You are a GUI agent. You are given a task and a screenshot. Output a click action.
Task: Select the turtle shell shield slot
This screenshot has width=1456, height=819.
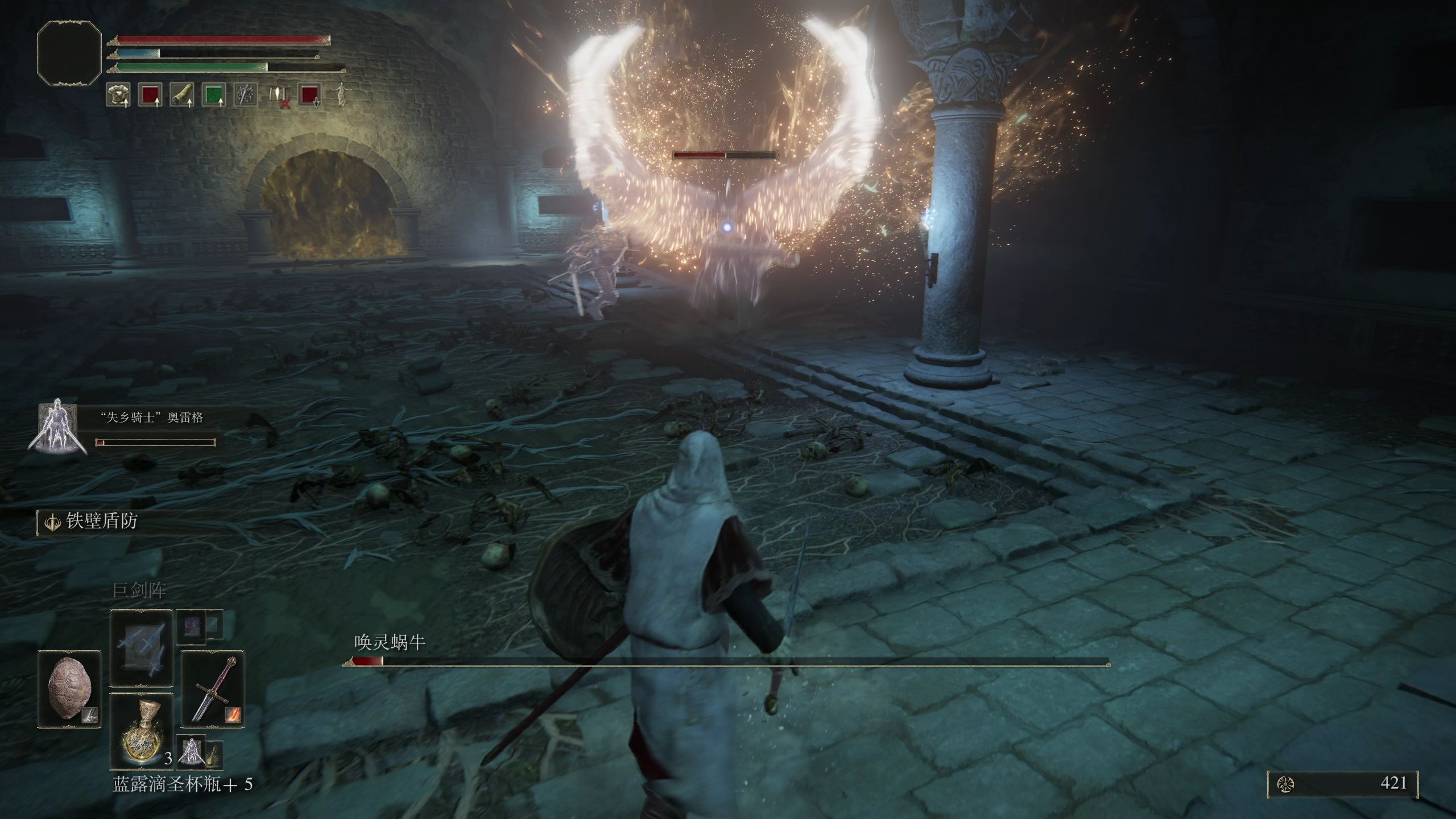[x=69, y=689]
